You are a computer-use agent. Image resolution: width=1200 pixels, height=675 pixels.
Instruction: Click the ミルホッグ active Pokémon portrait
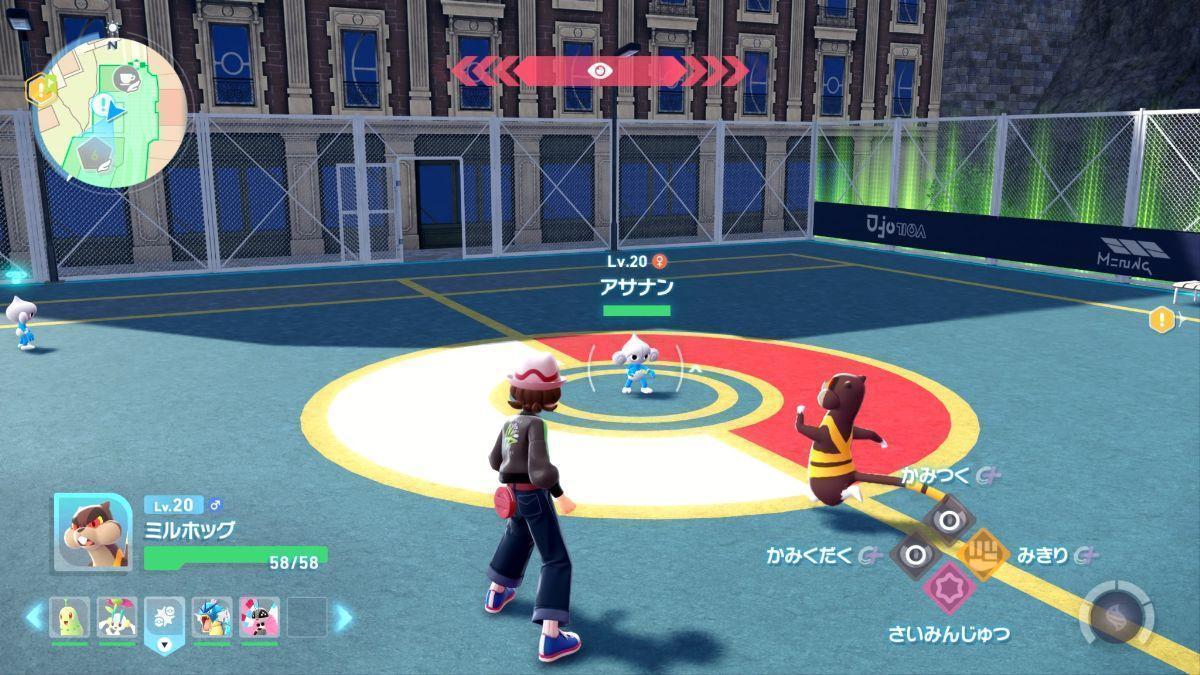click(92, 532)
